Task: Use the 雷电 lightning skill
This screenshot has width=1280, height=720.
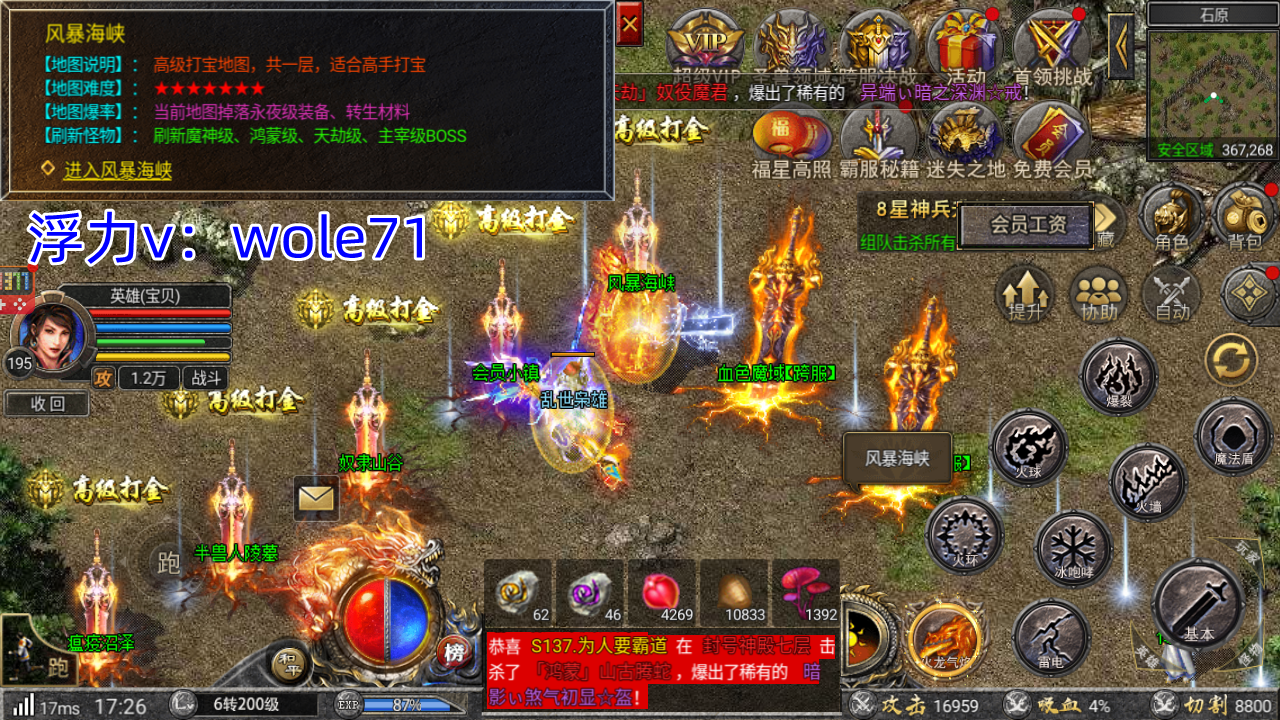Action: click(1050, 636)
